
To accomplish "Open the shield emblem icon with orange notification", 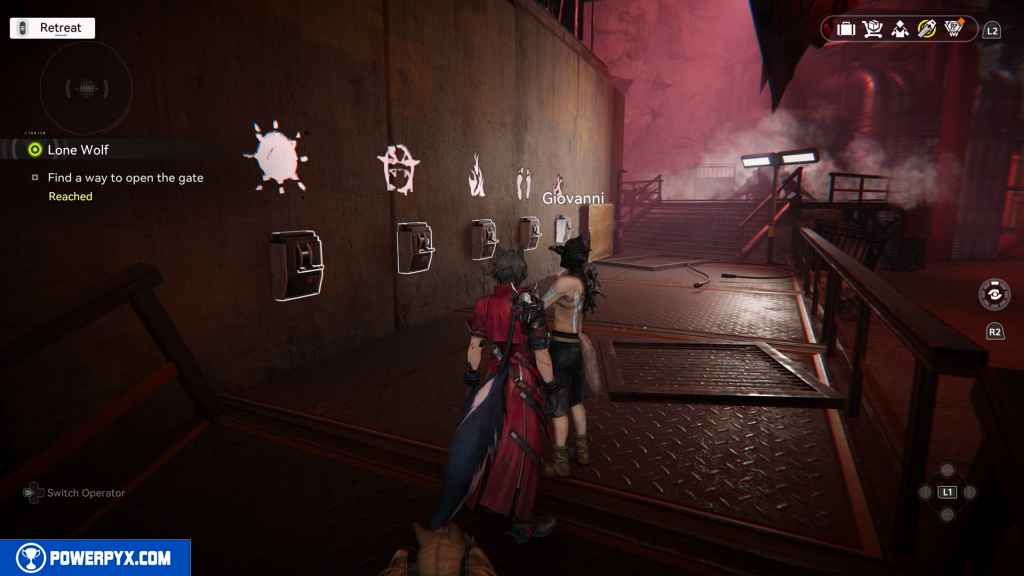I will pos(954,29).
